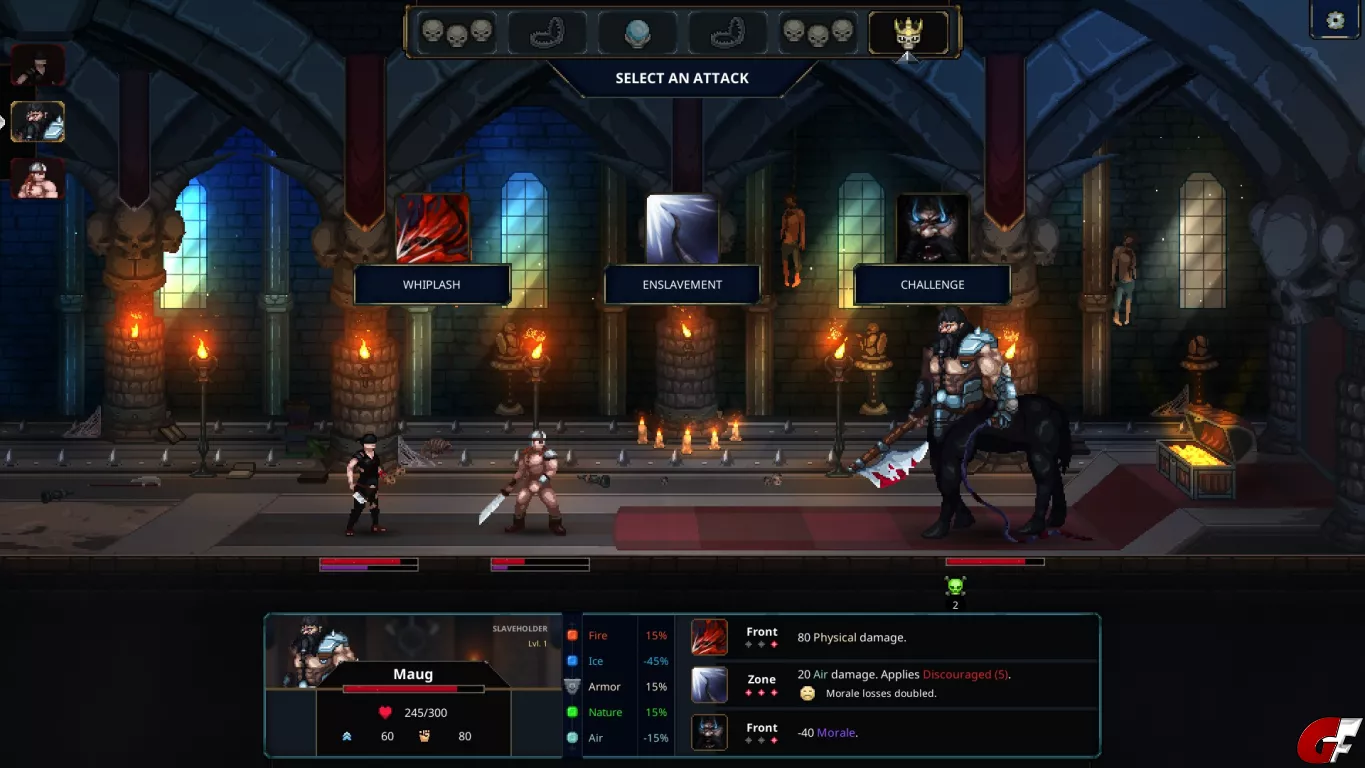Click the green skull poison status icon
This screenshot has width=1365, height=768.
(955, 586)
